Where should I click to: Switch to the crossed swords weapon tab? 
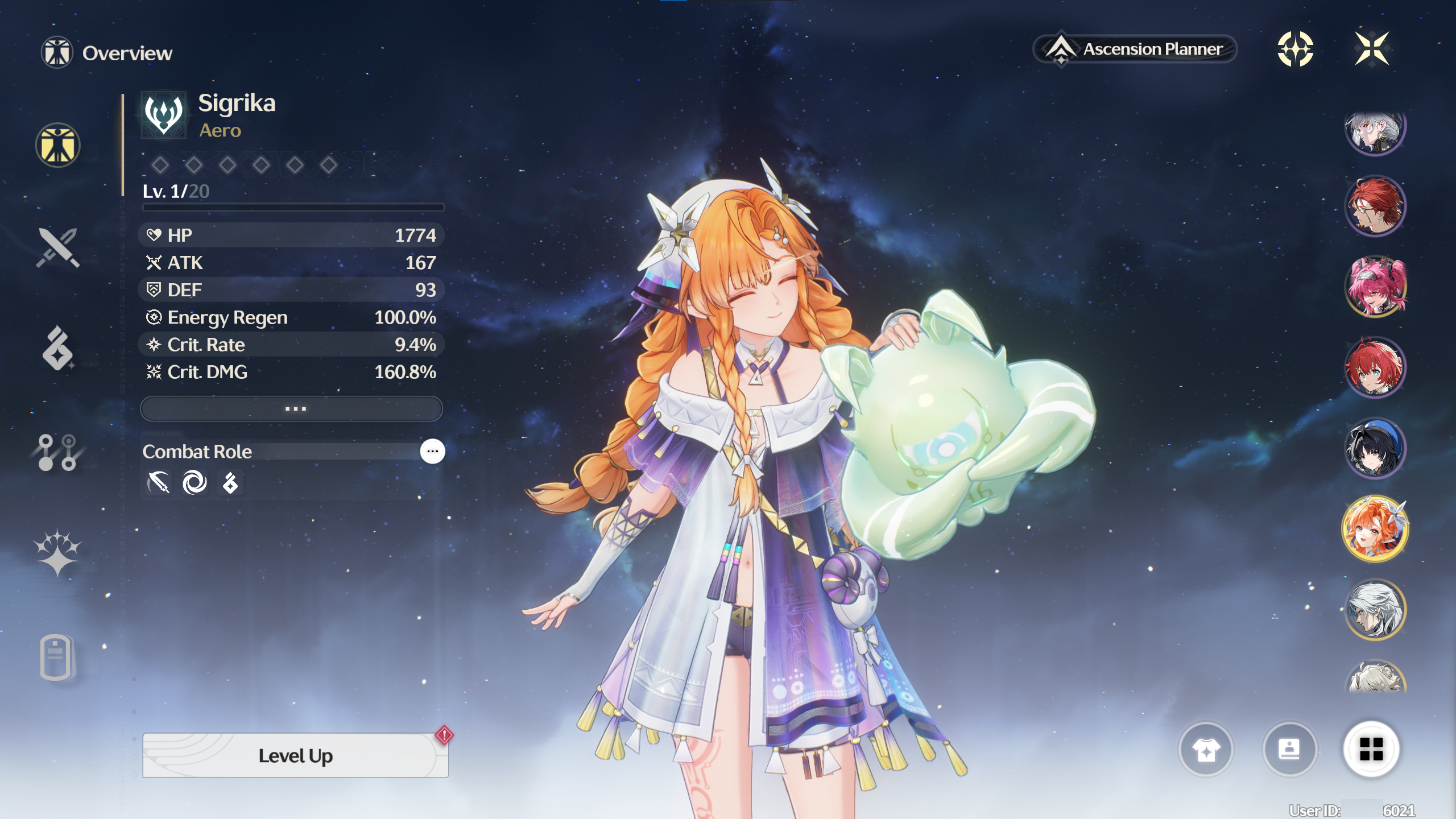[x=57, y=248]
